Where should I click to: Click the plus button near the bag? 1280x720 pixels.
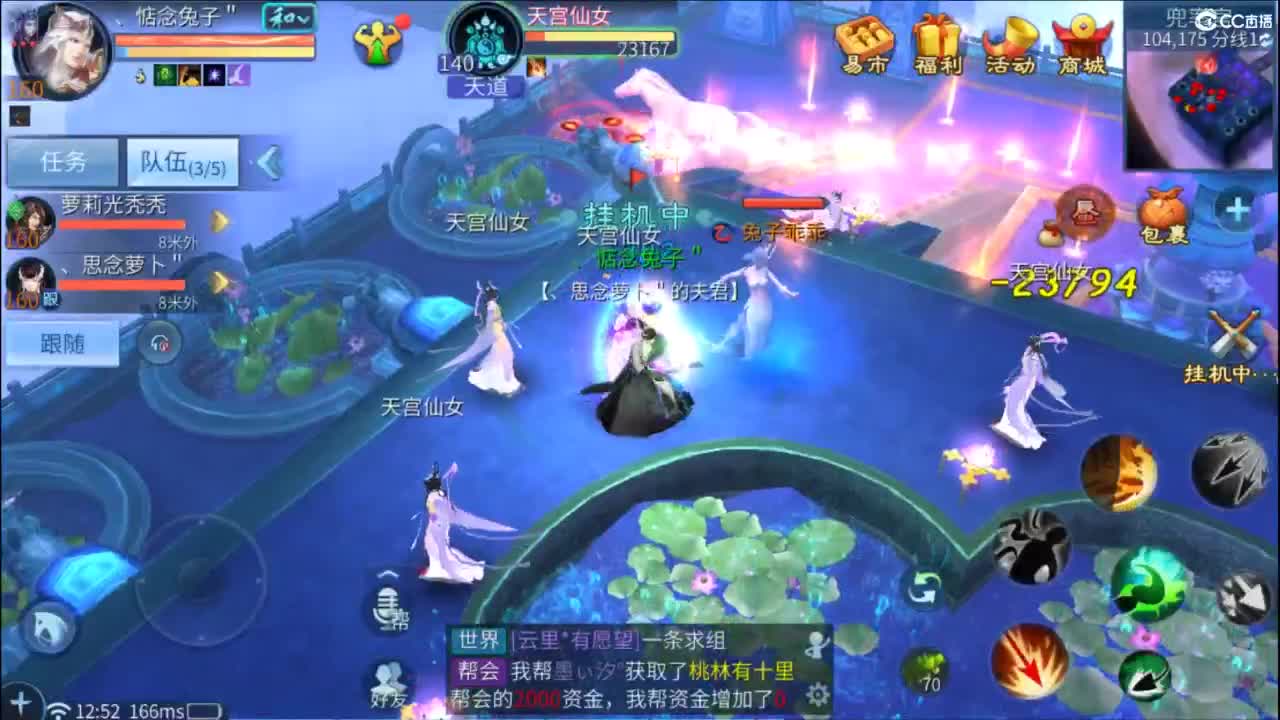coord(1237,208)
